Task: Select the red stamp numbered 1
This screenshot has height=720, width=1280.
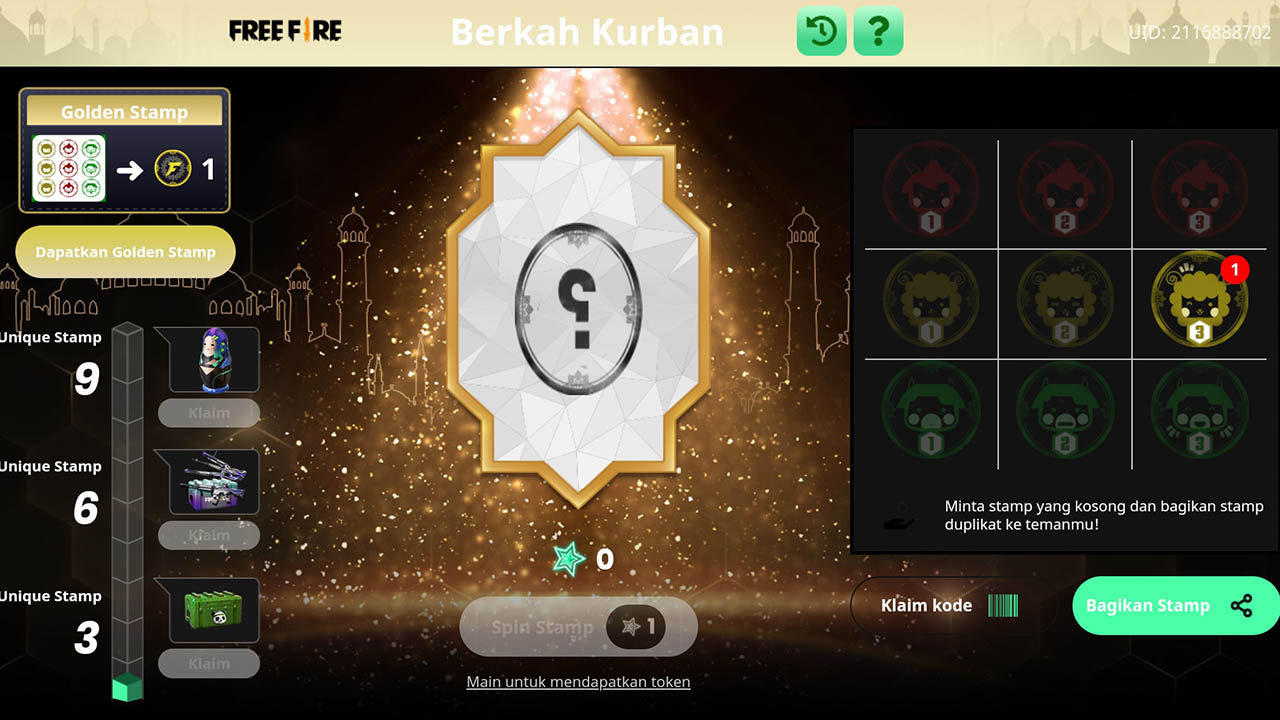Action: coord(932,190)
